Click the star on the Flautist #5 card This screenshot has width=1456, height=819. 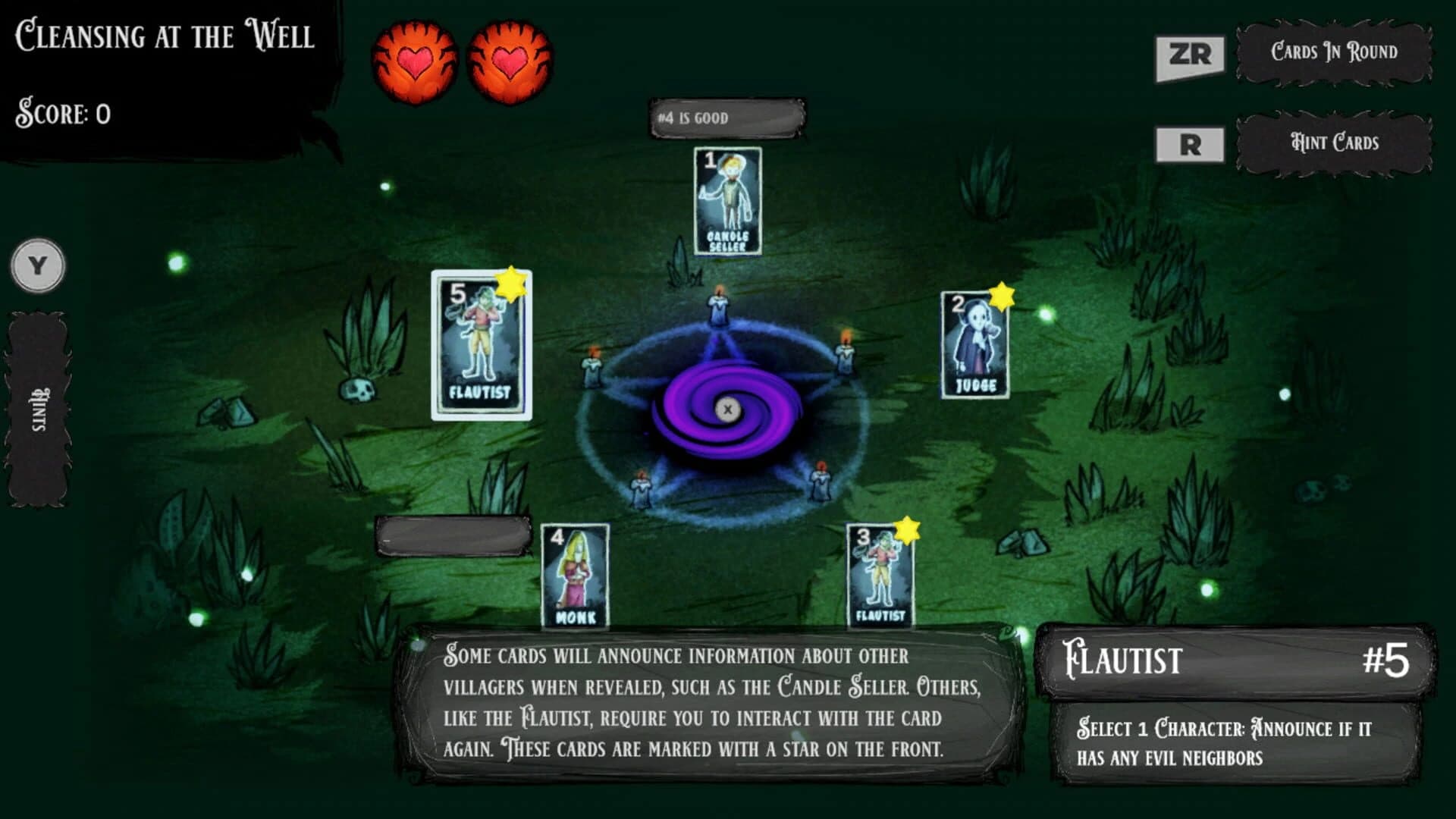pyautogui.click(x=512, y=284)
